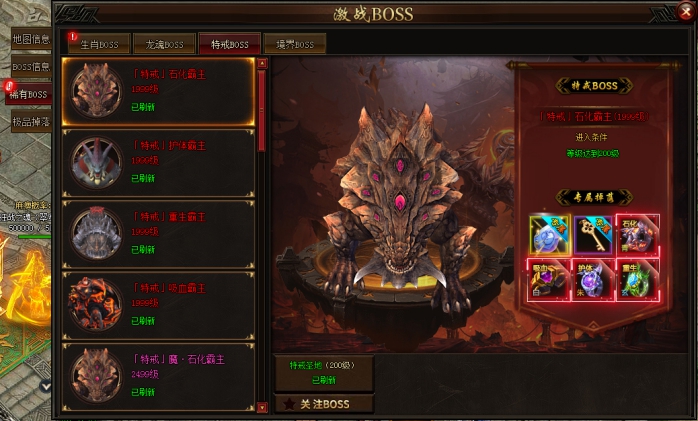The width and height of the screenshot is (698, 421).
Task: Switch to the 境界BOSS tab
Action: 294,44
